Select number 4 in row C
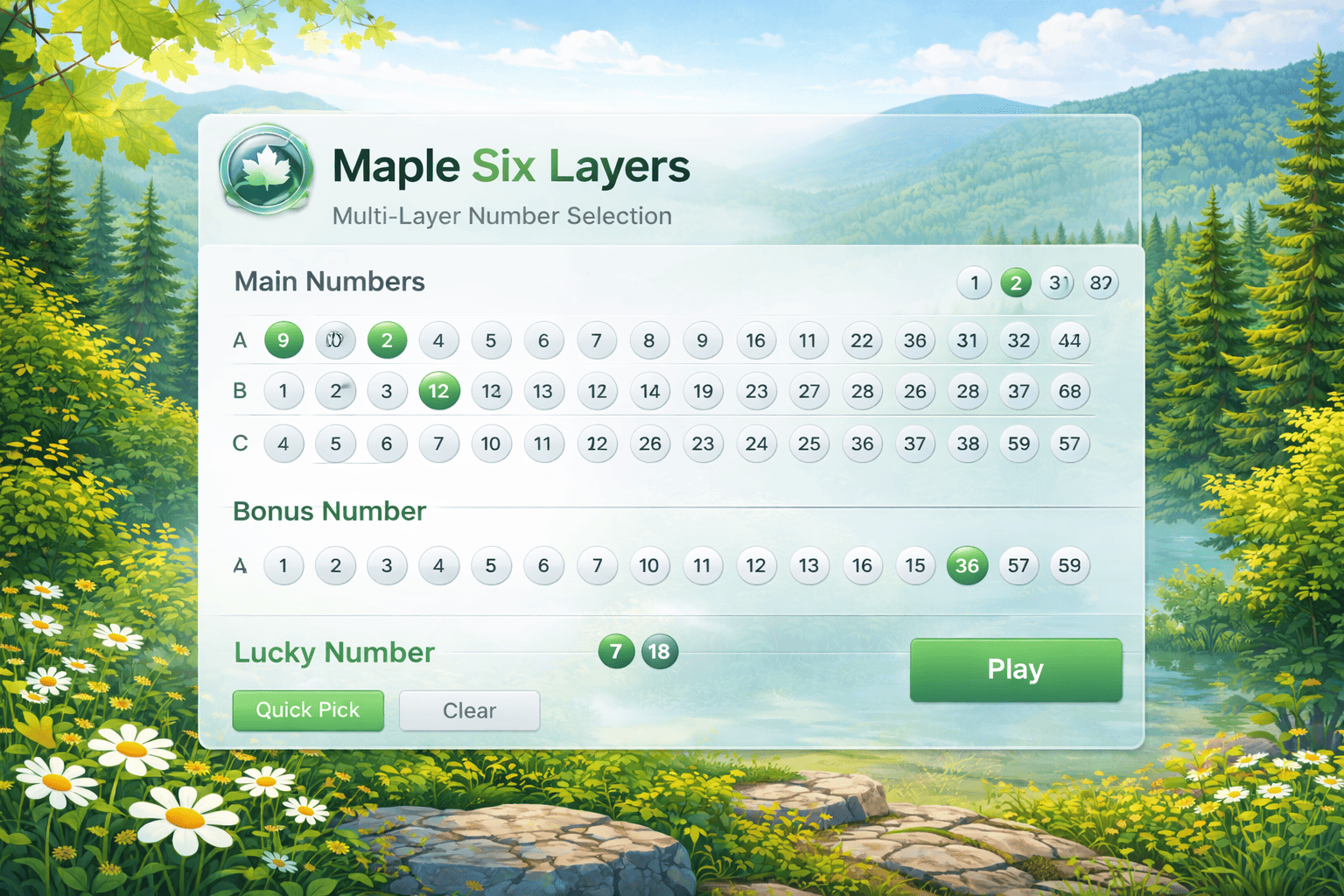 click(x=283, y=444)
